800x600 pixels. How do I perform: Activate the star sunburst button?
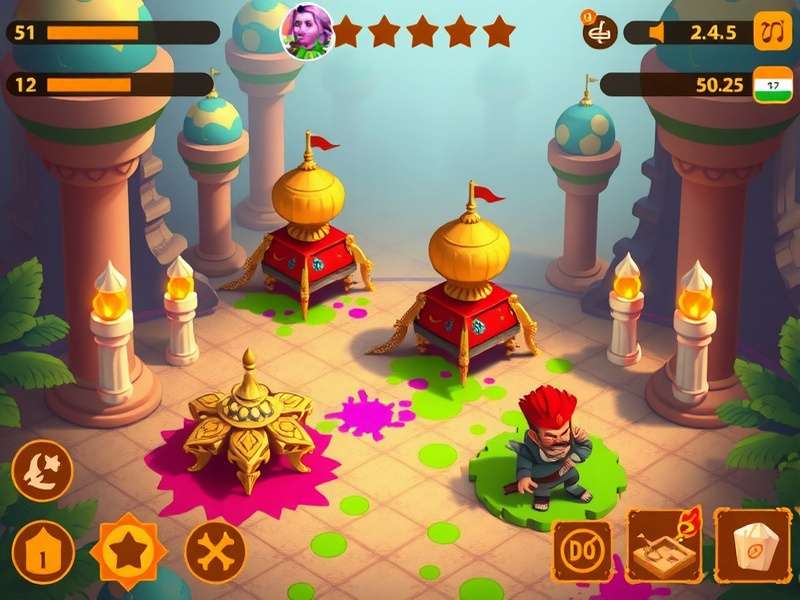click(x=129, y=549)
